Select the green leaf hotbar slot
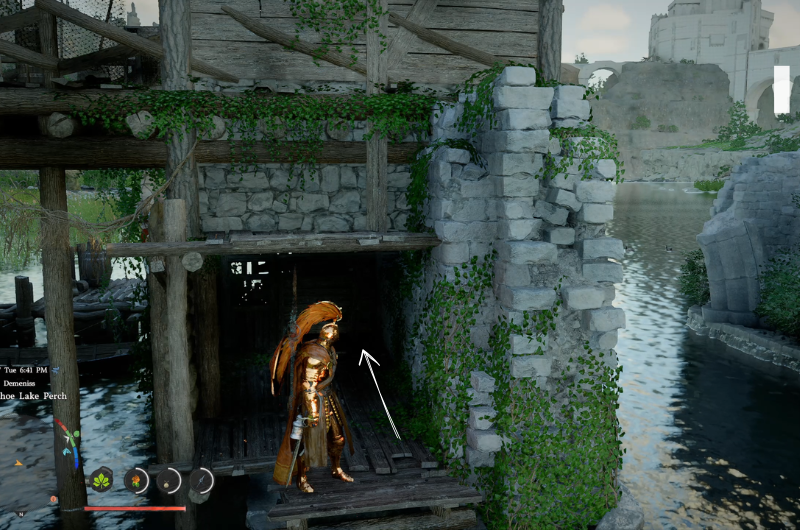Screen dimensions: 800x530 (x=101, y=480)
